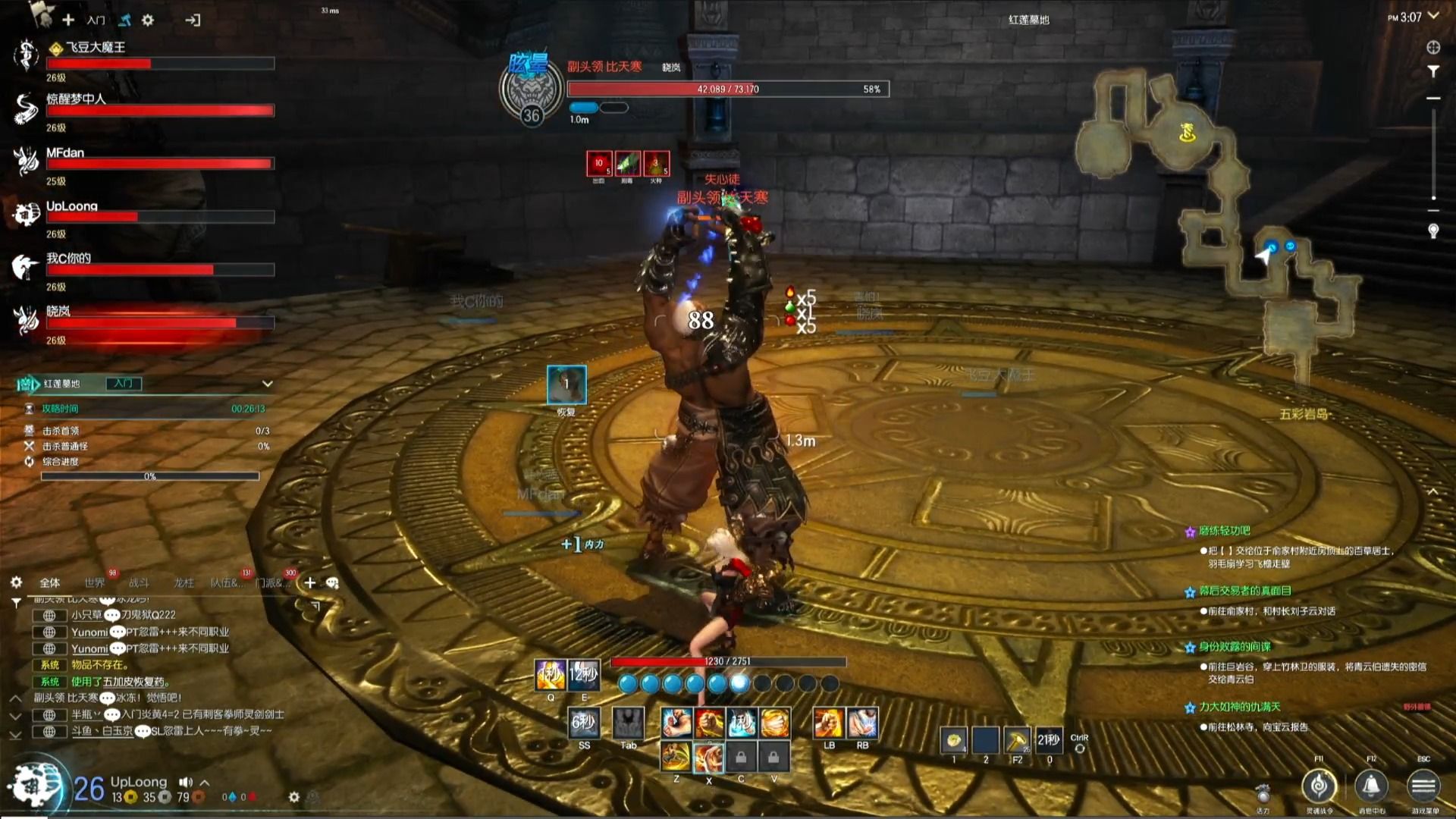Select the 全体 chat tab

[x=50, y=582]
